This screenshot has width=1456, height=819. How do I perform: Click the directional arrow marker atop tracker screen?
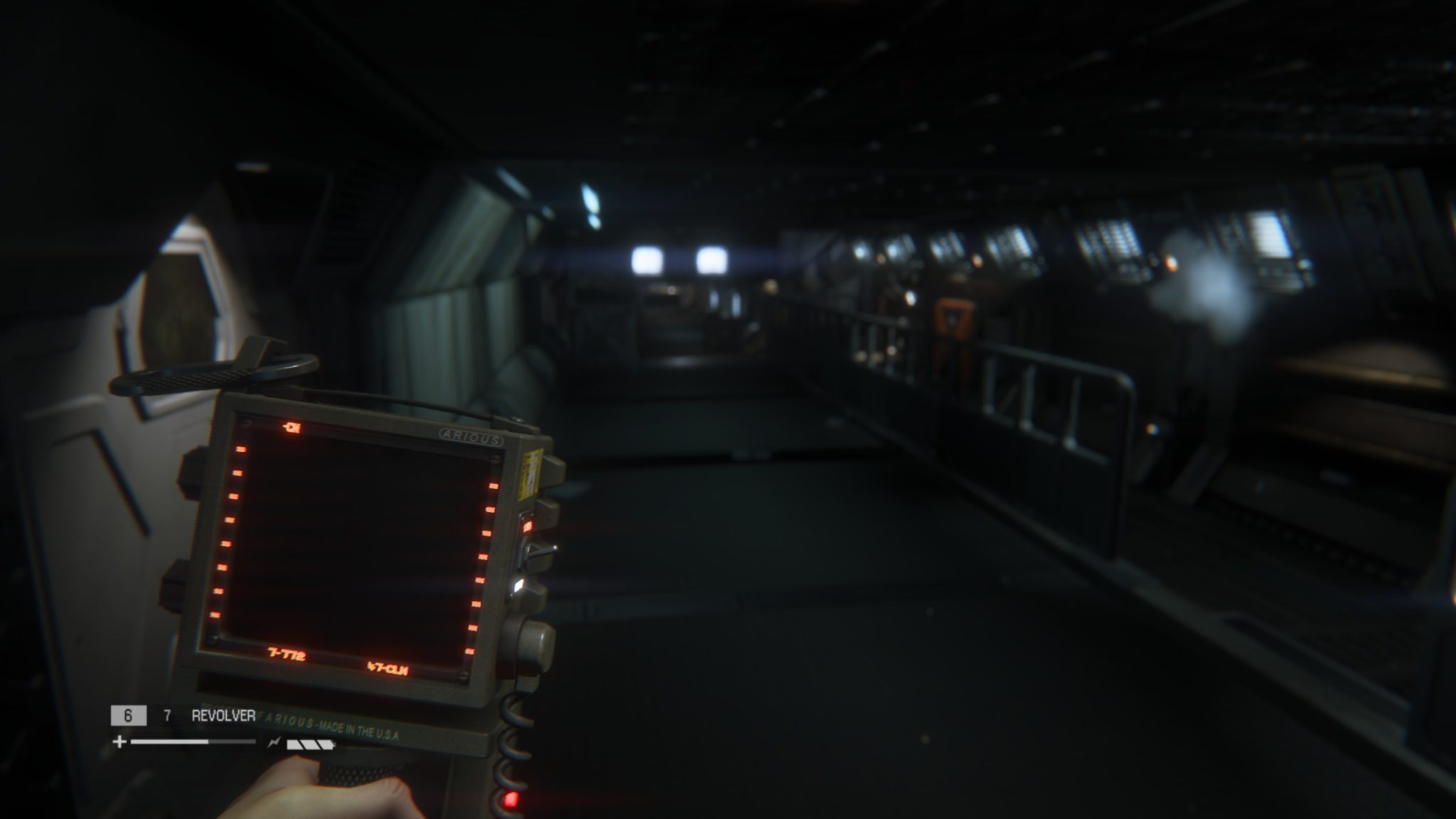291,427
